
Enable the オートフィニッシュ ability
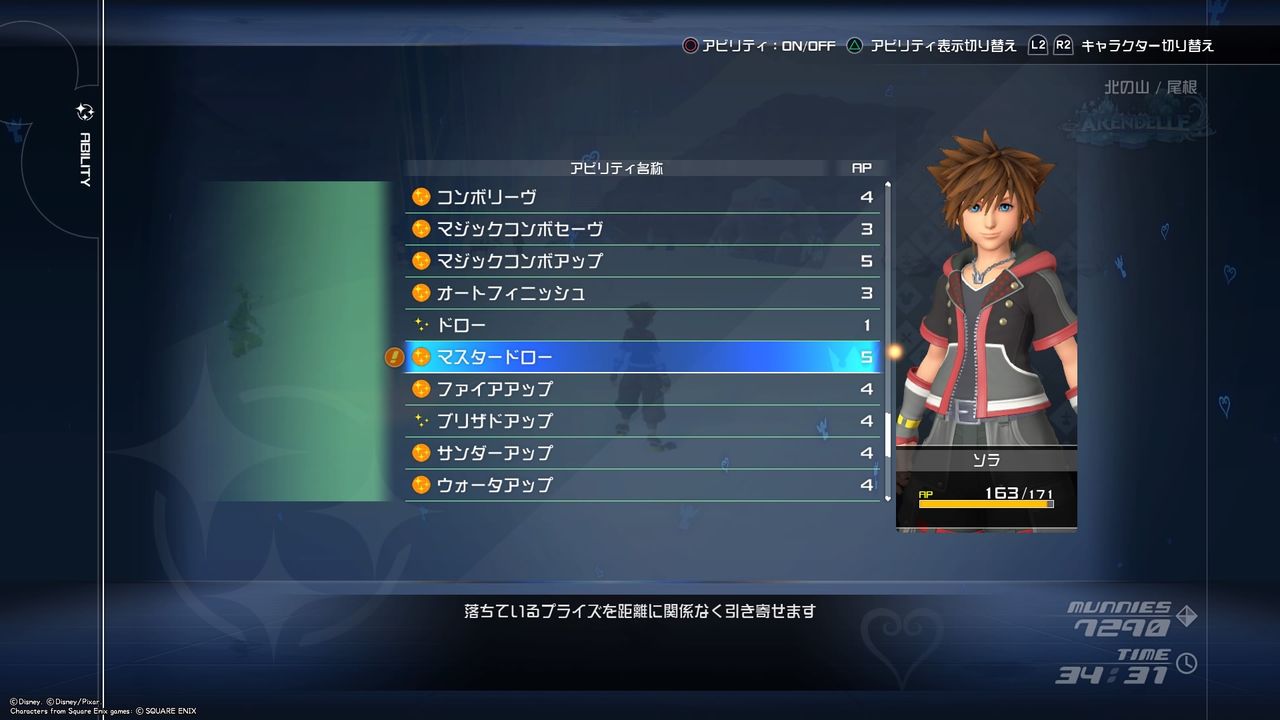640,293
